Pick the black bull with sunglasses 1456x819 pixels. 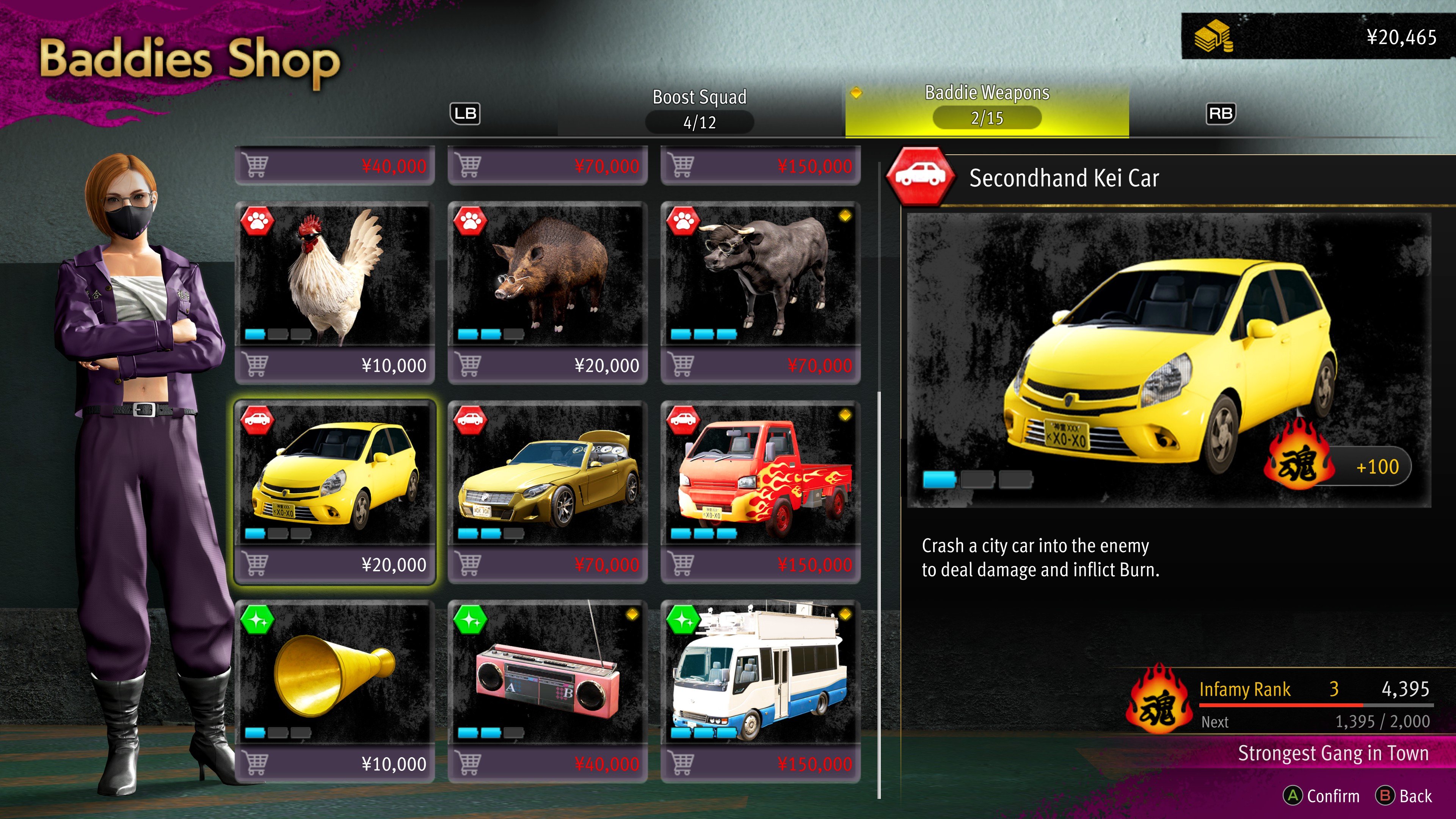pyautogui.click(x=760, y=276)
